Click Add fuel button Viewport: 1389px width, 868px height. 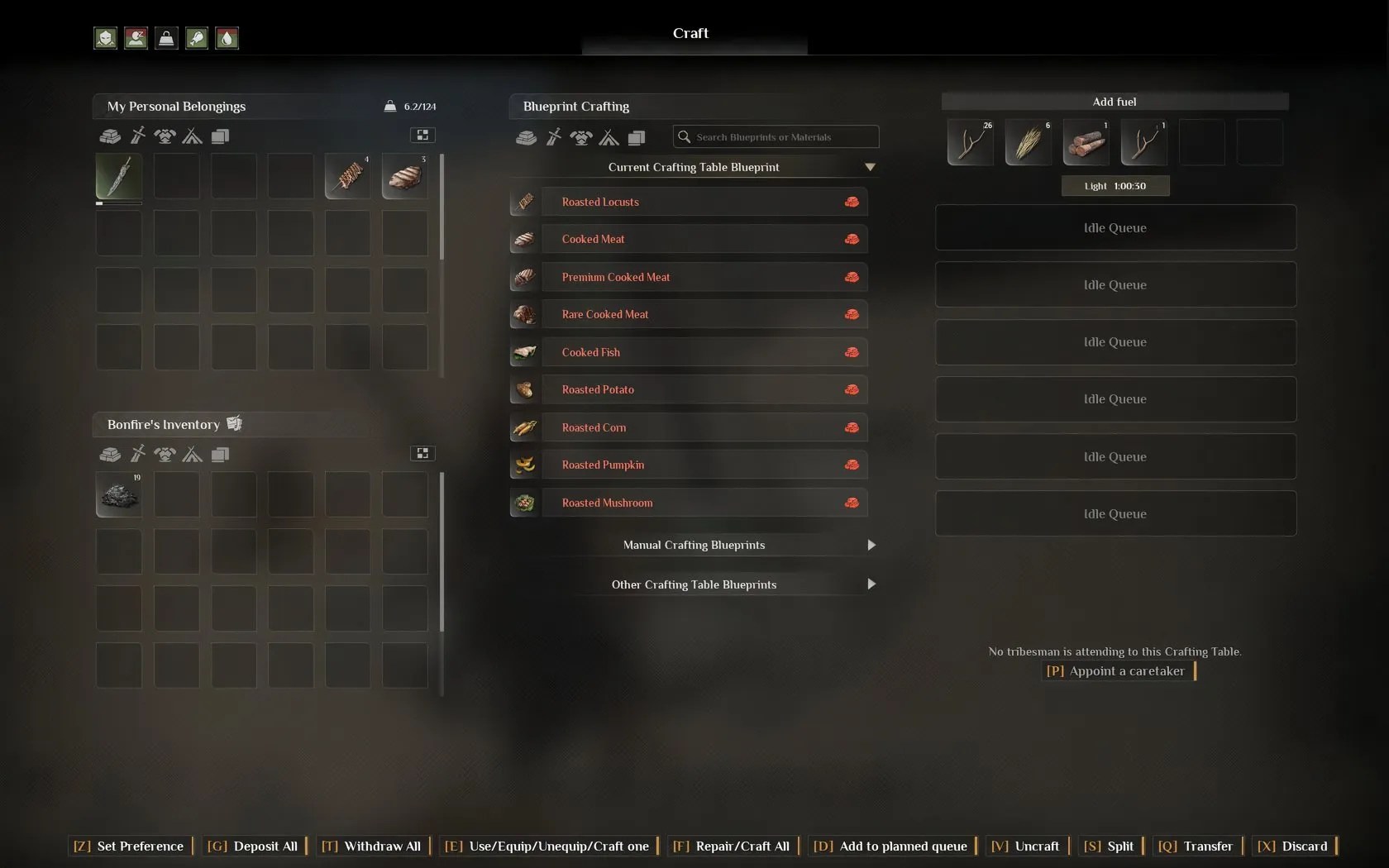(1114, 101)
